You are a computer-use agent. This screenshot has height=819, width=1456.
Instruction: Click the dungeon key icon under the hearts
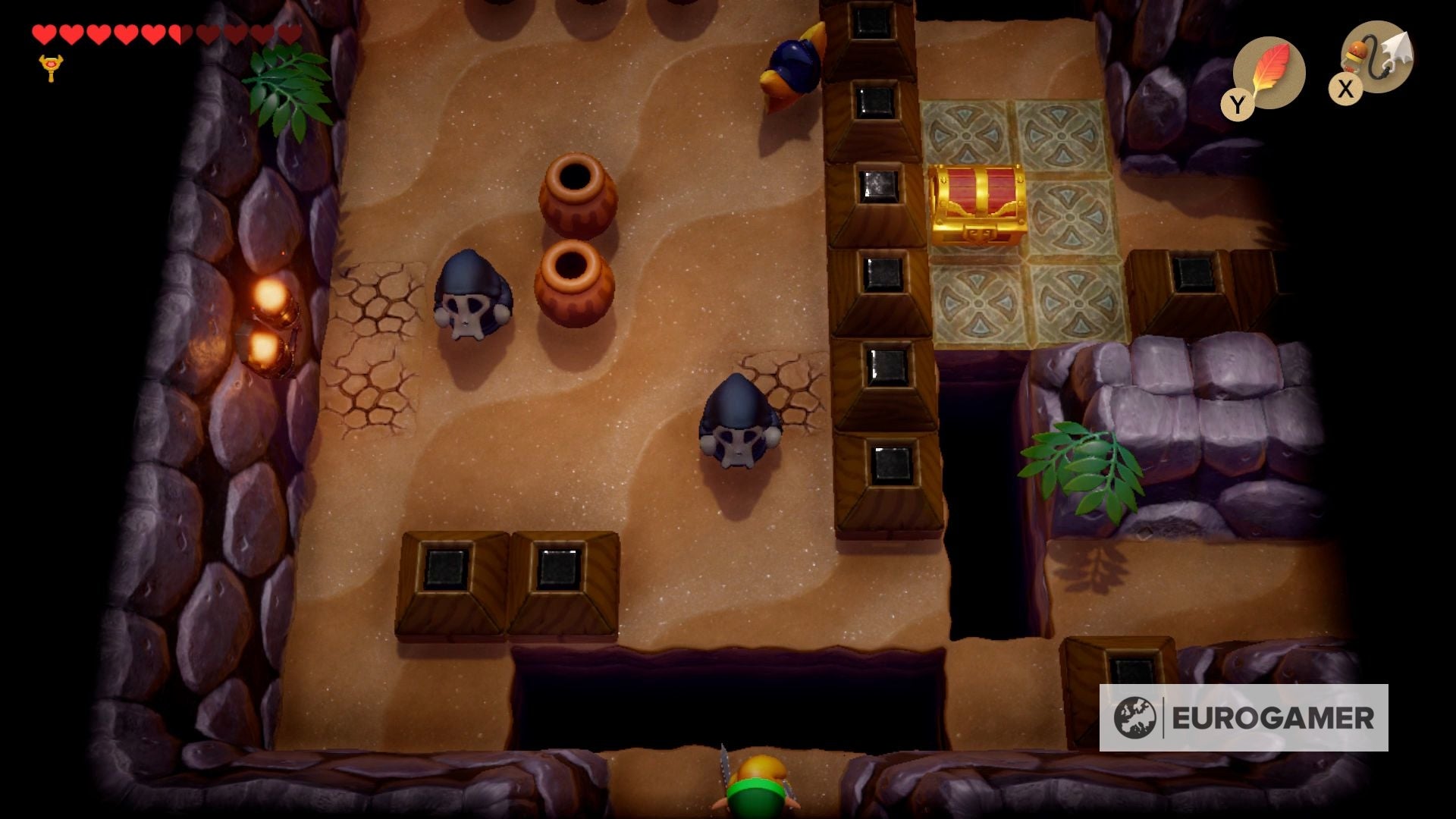click(x=50, y=68)
